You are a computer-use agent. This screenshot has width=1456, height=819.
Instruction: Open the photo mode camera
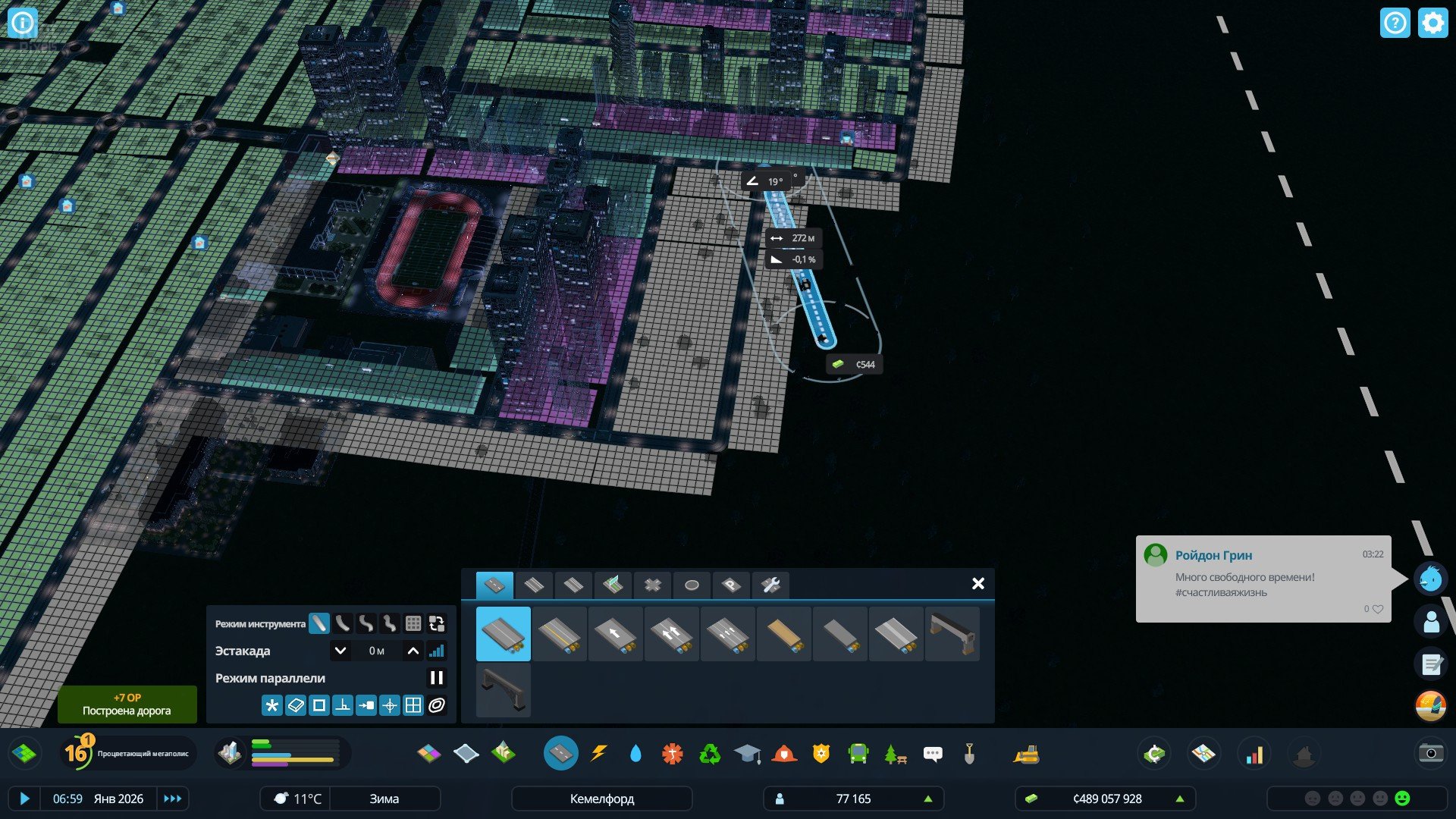tap(1430, 753)
